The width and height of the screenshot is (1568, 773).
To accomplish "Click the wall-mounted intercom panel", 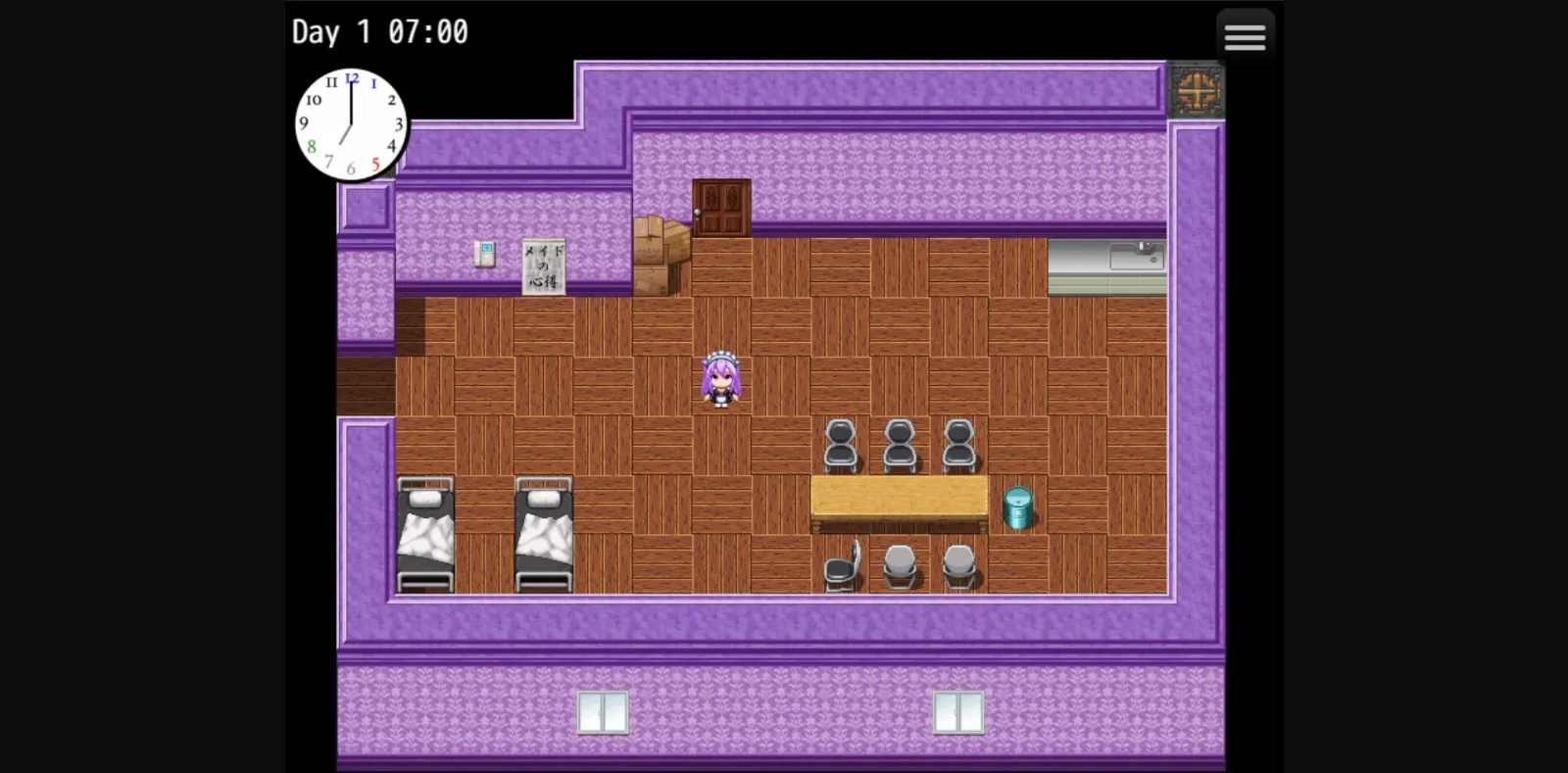I will point(485,256).
